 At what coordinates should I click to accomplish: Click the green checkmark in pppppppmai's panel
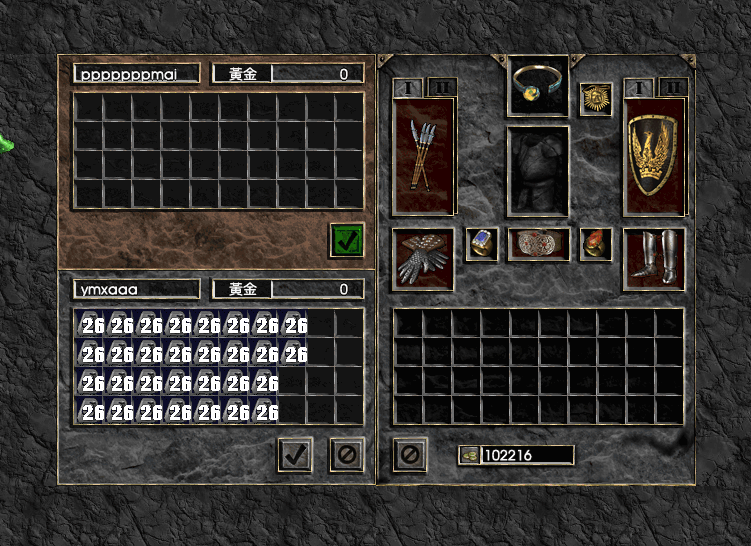pyautogui.click(x=347, y=240)
